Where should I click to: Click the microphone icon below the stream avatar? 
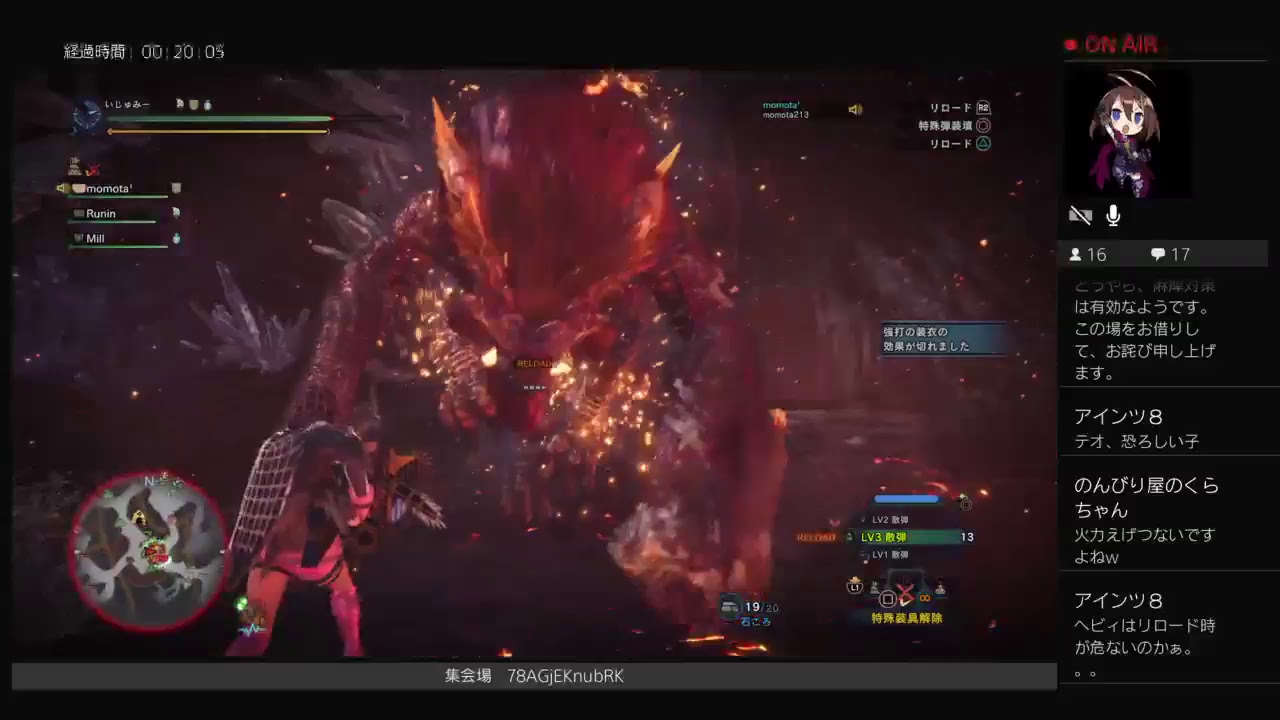click(1112, 215)
